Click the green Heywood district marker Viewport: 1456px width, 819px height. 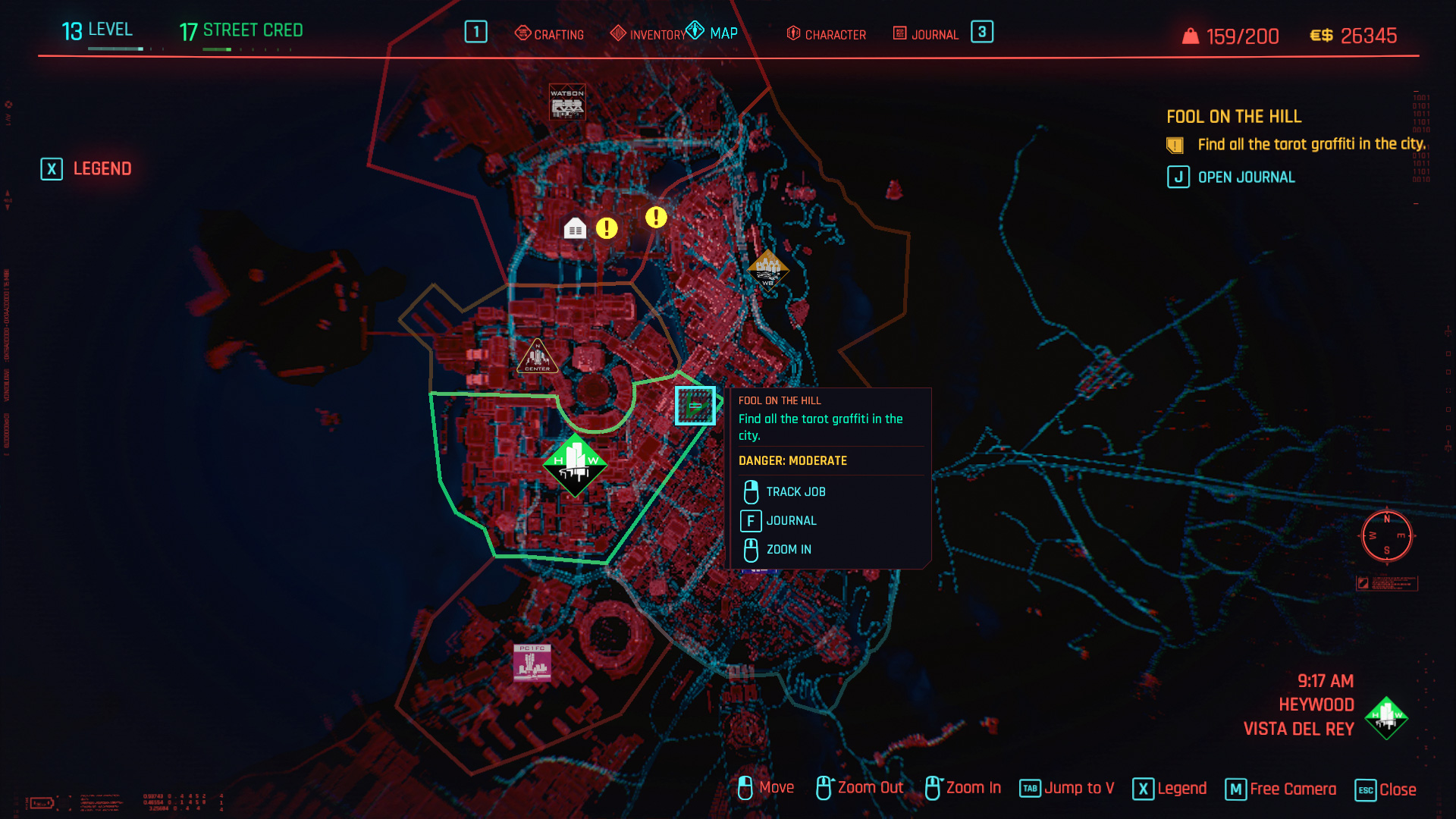575,463
